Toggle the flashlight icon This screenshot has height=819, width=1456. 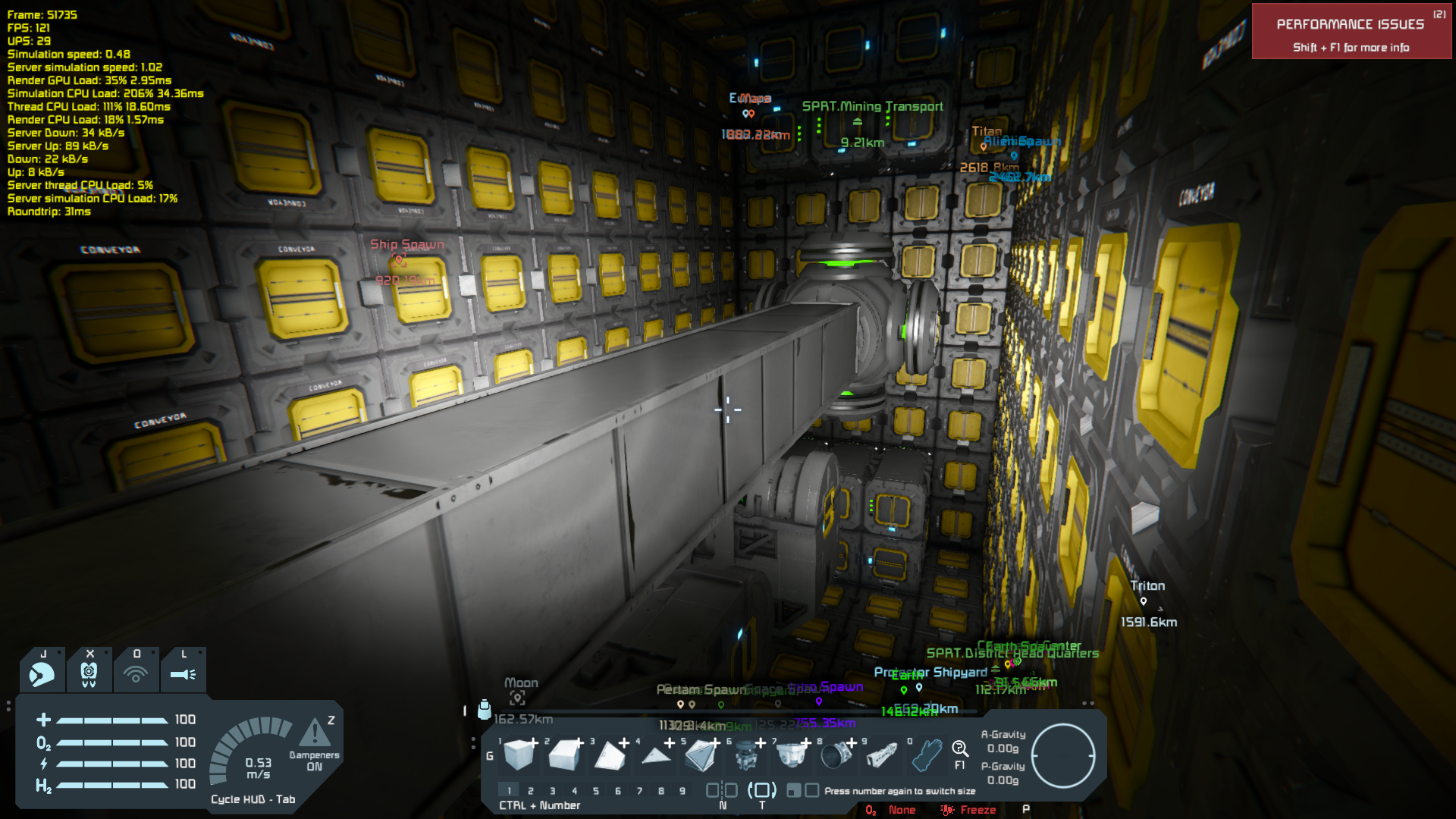pyautogui.click(x=183, y=673)
